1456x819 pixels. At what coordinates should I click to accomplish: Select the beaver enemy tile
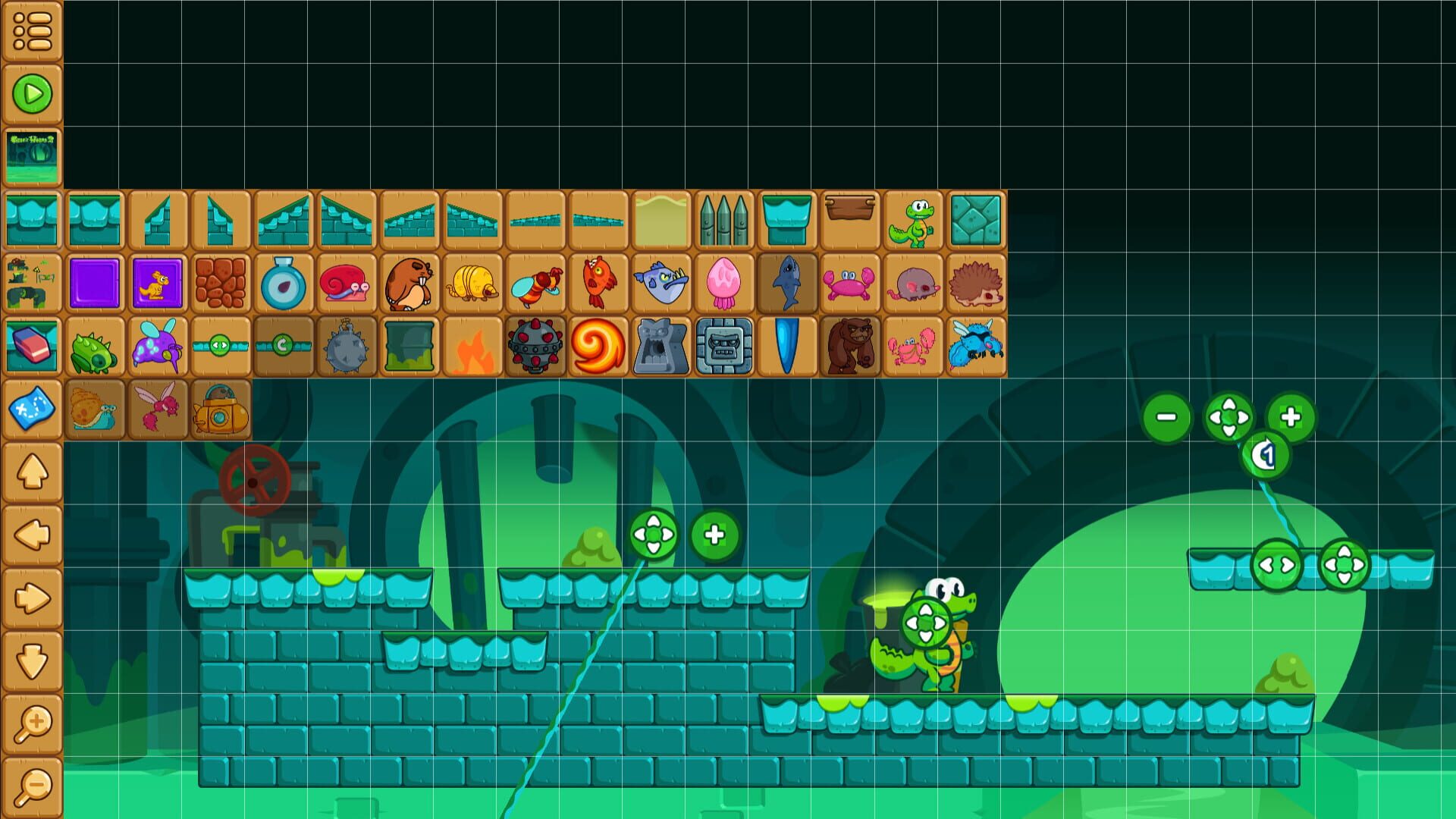coord(409,284)
